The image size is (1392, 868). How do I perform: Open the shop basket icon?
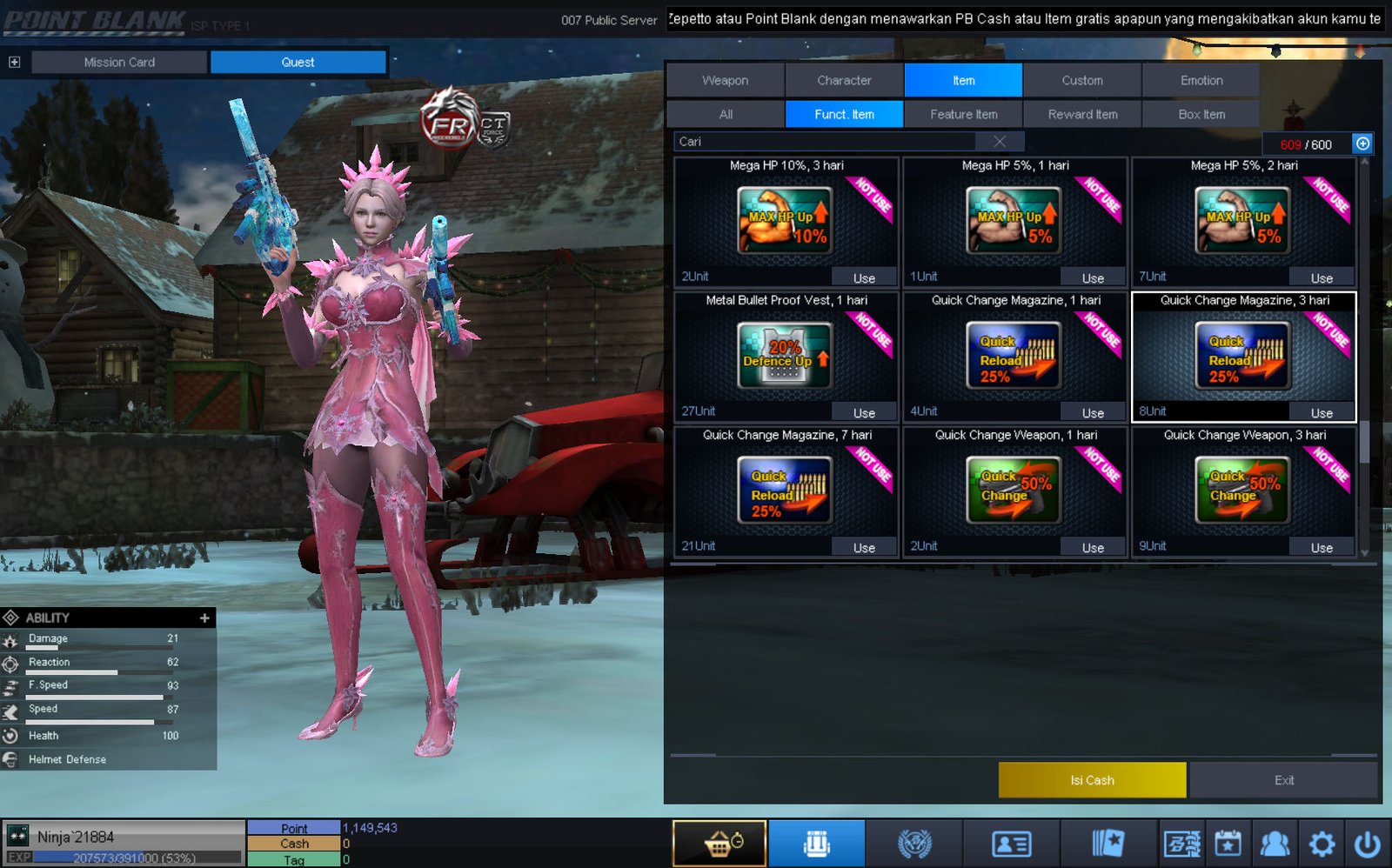tap(719, 844)
